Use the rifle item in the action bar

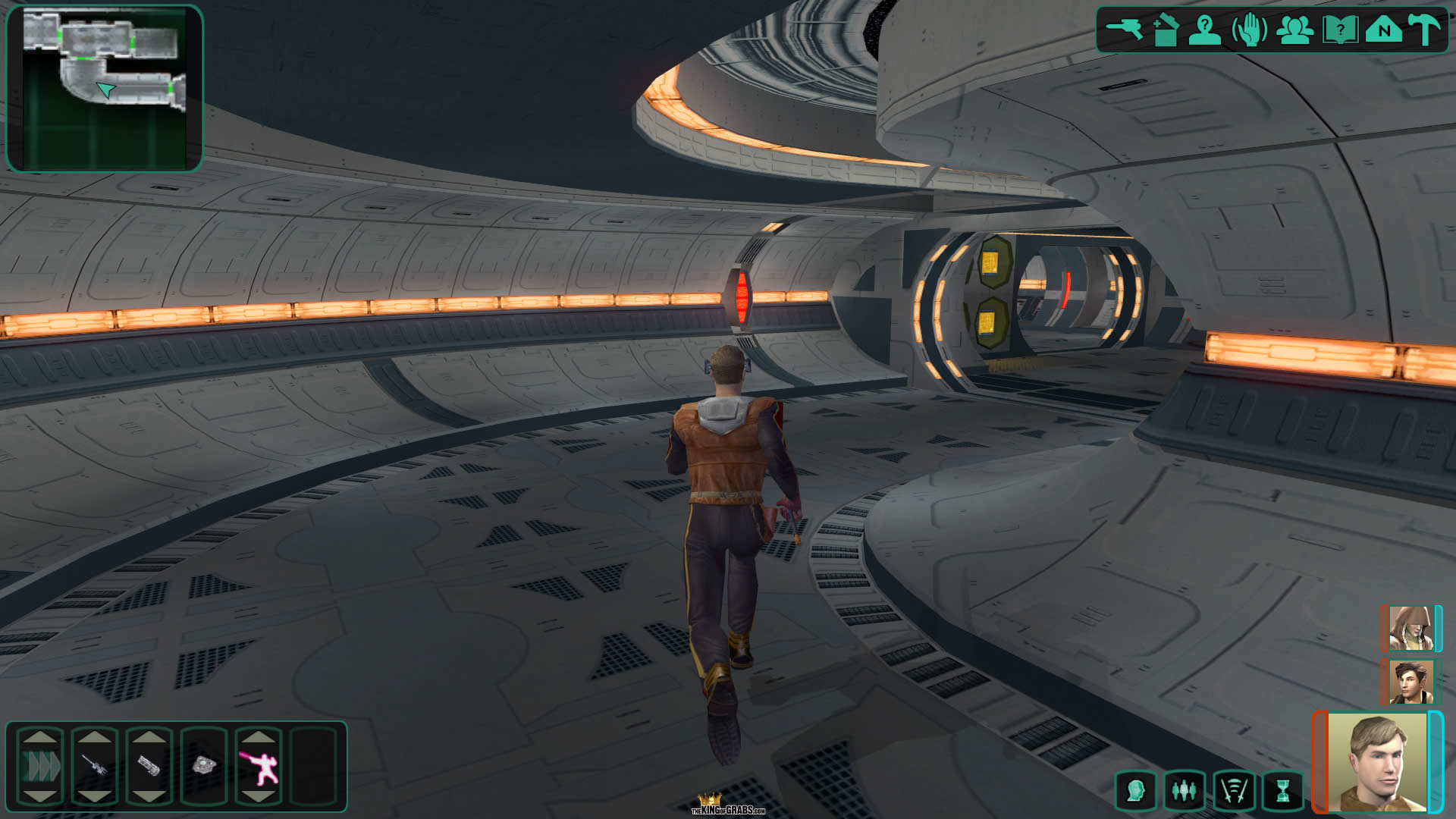pos(95,765)
